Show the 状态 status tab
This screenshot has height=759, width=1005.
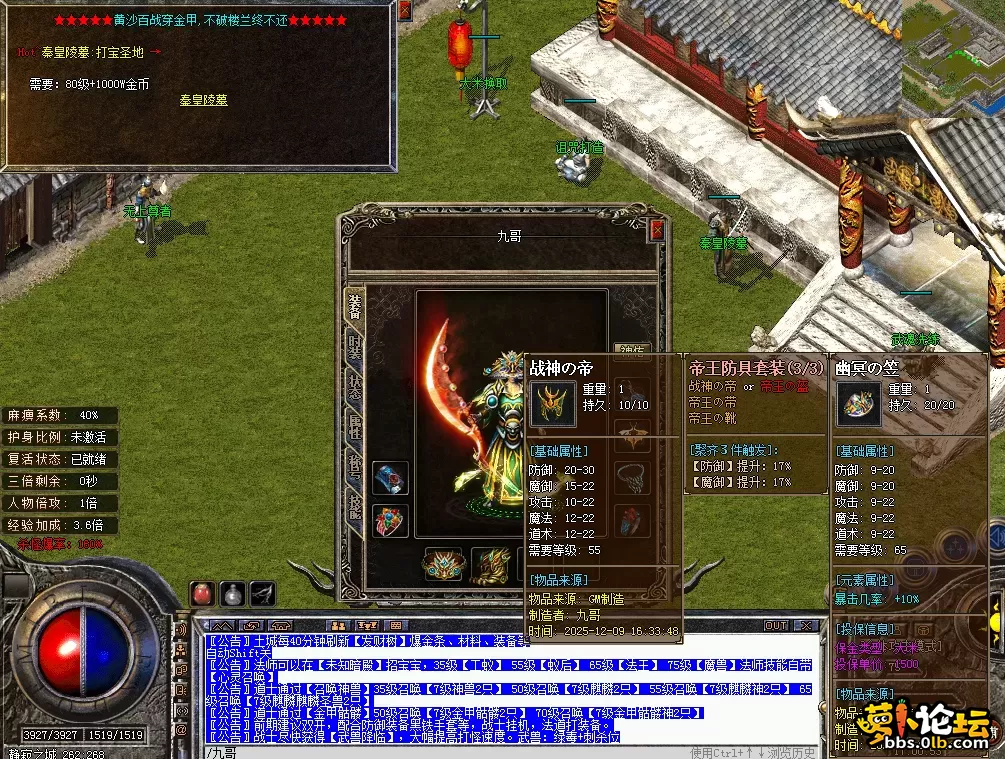point(355,389)
